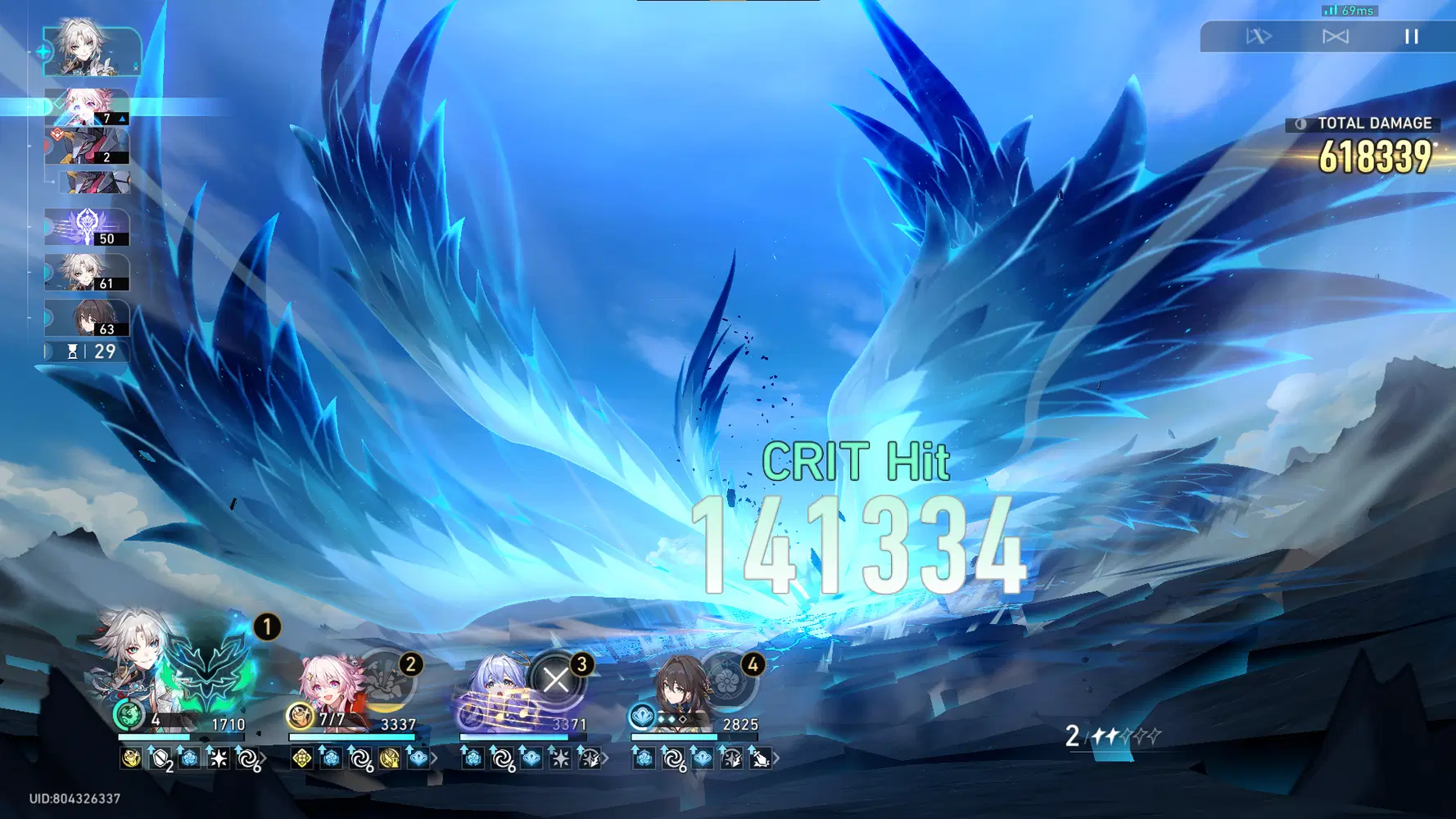
Task: Click March 7th's health bar
Action: 350,736
